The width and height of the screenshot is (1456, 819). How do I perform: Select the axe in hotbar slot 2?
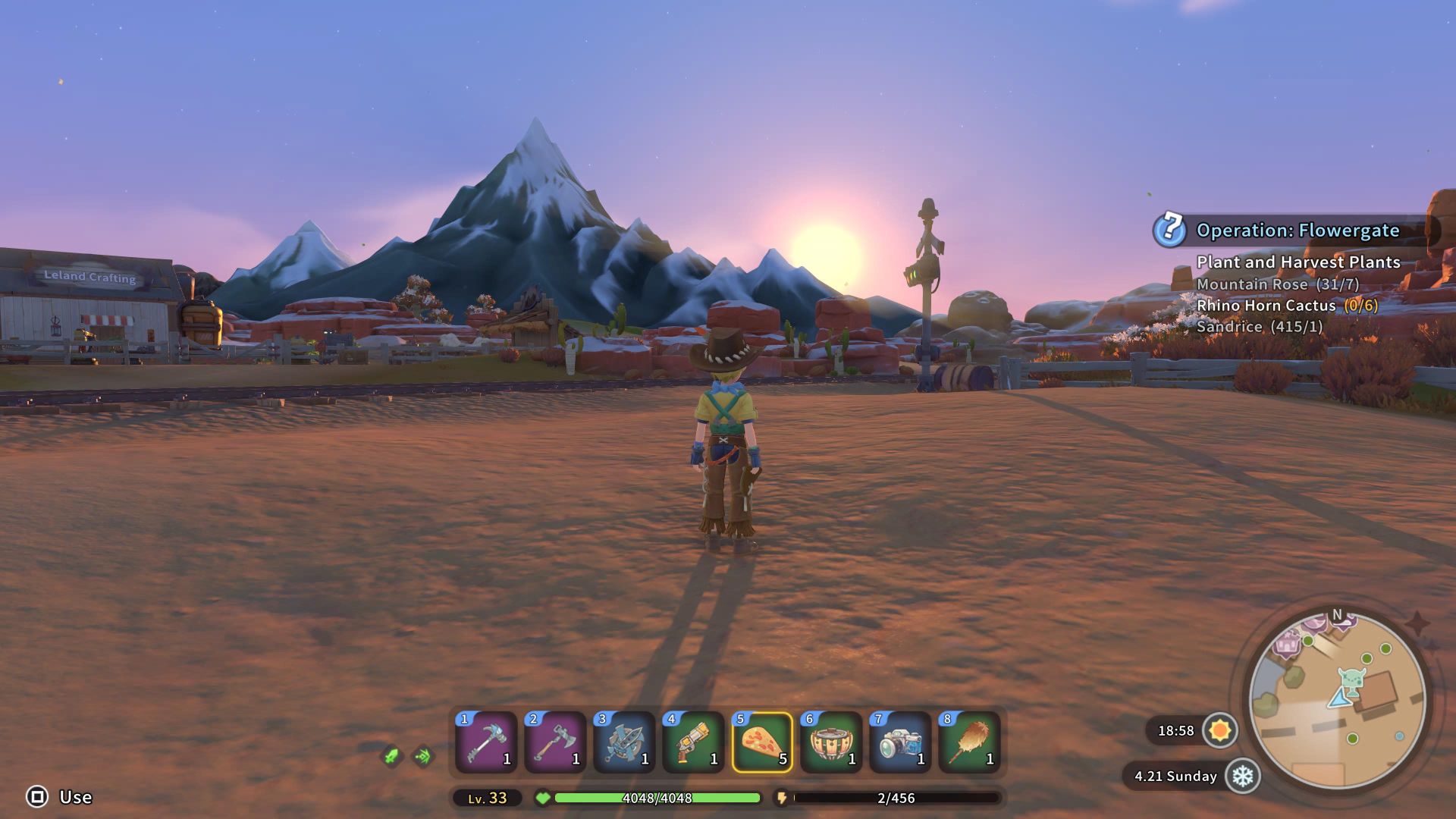point(555,742)
